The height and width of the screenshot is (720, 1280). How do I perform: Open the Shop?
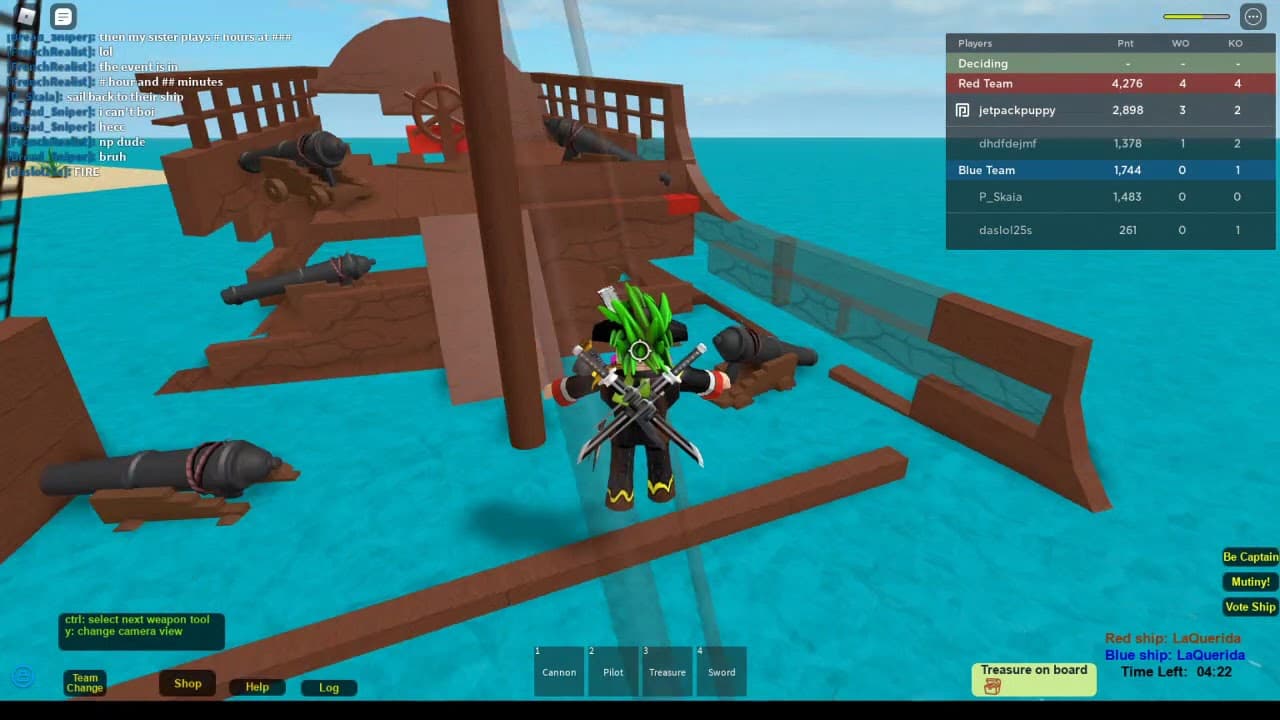187,683
